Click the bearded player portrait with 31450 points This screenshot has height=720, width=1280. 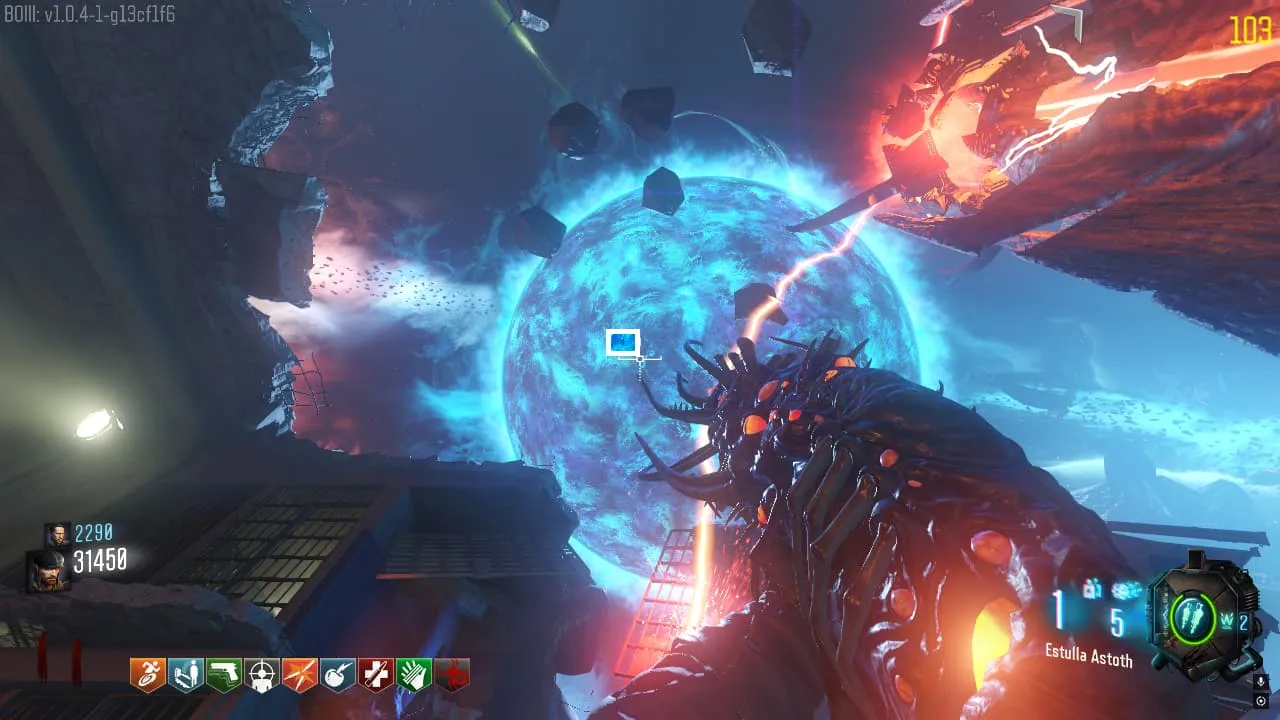[48, 568]
